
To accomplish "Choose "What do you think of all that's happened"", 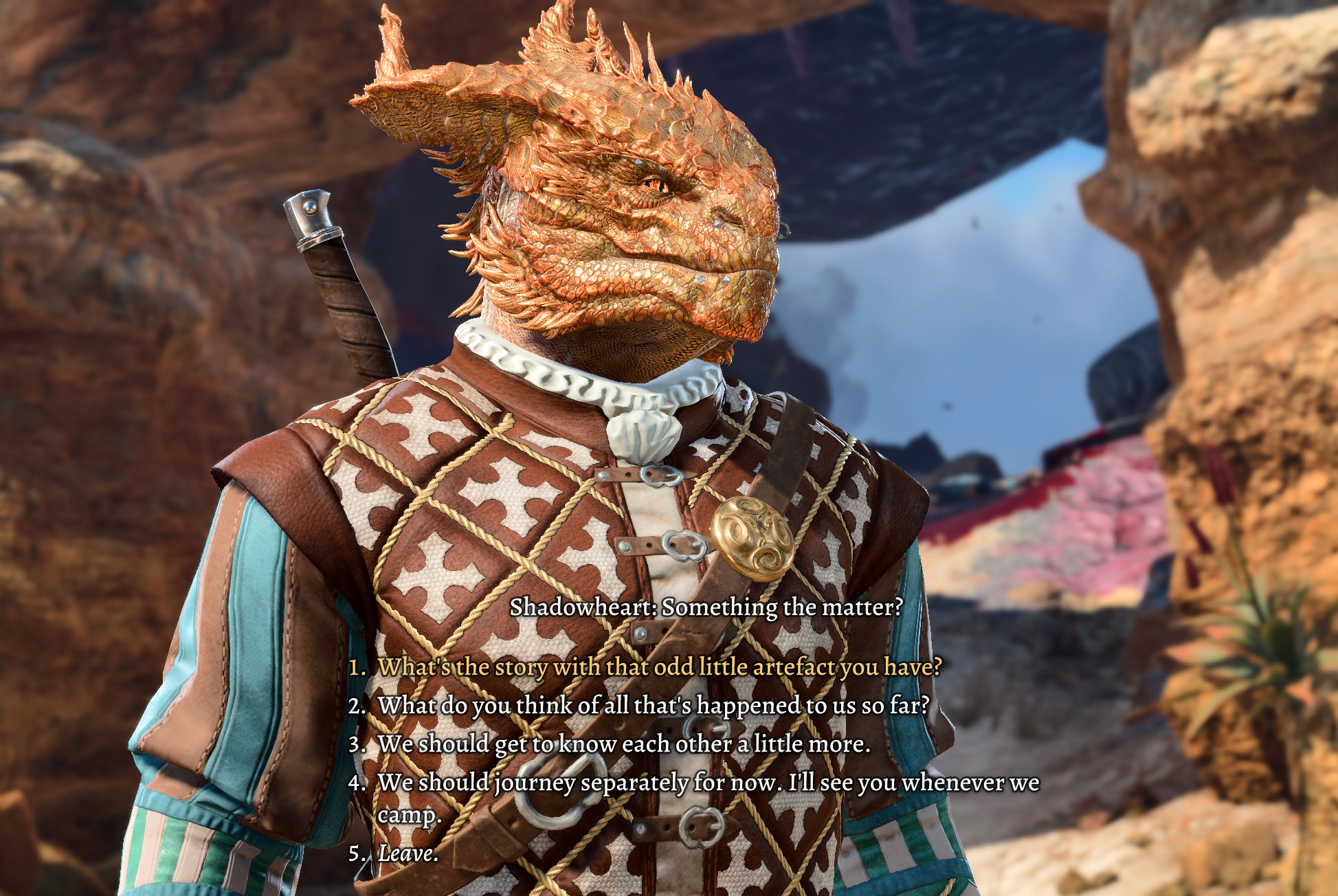I will click(653, 706).
